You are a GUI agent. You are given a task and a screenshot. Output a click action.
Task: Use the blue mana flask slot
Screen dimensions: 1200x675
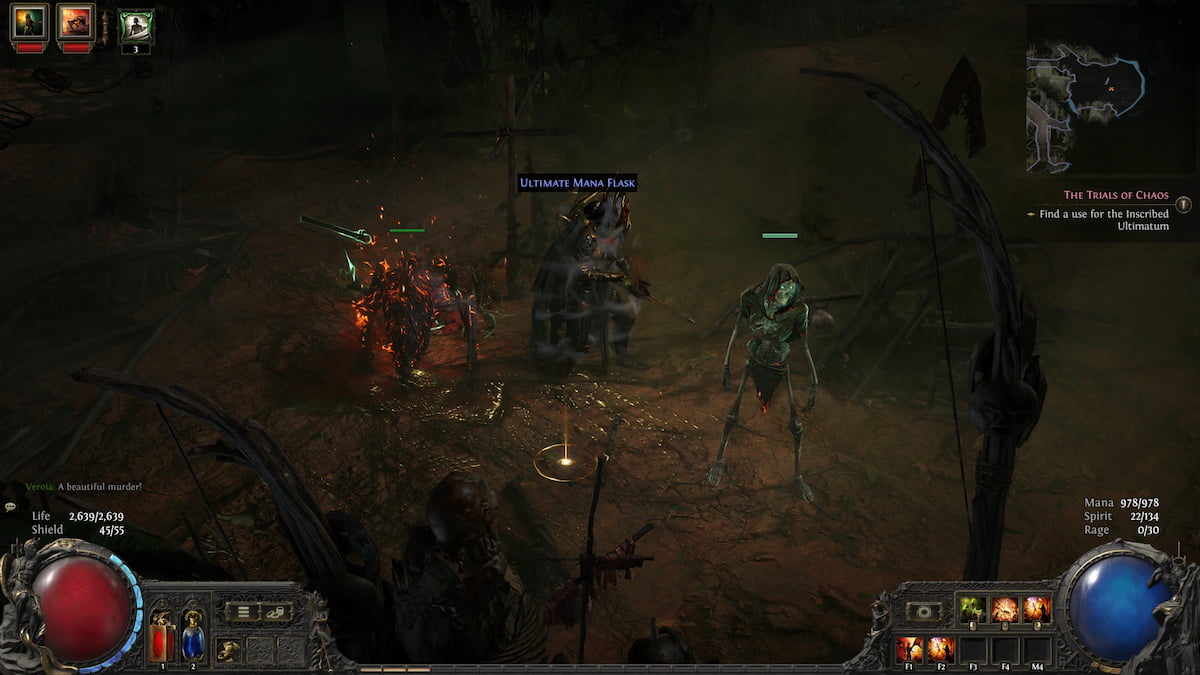193,636
